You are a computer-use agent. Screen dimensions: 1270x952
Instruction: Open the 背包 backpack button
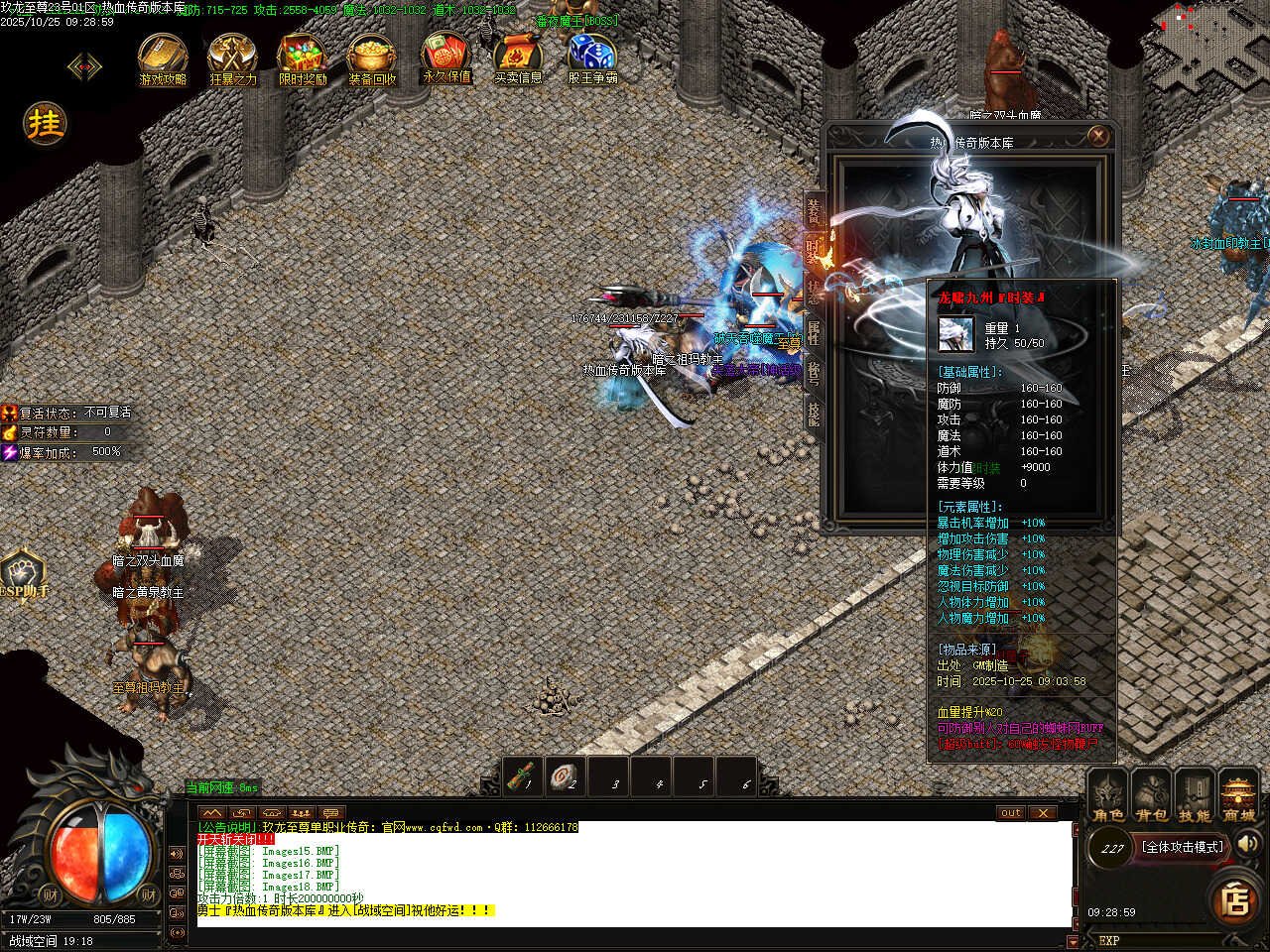1152,797
